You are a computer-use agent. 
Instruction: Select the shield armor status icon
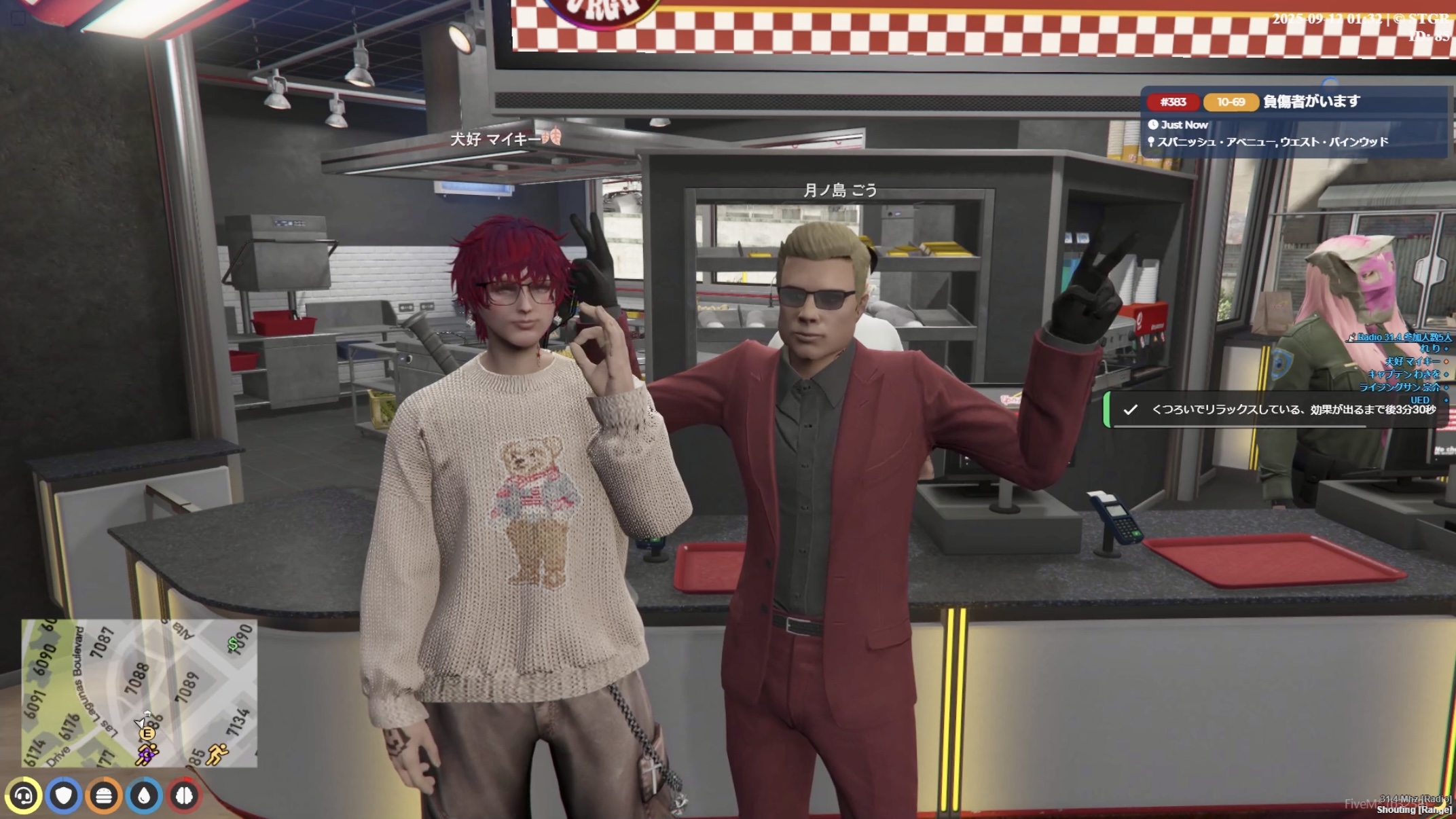click(x=64, y=795)
